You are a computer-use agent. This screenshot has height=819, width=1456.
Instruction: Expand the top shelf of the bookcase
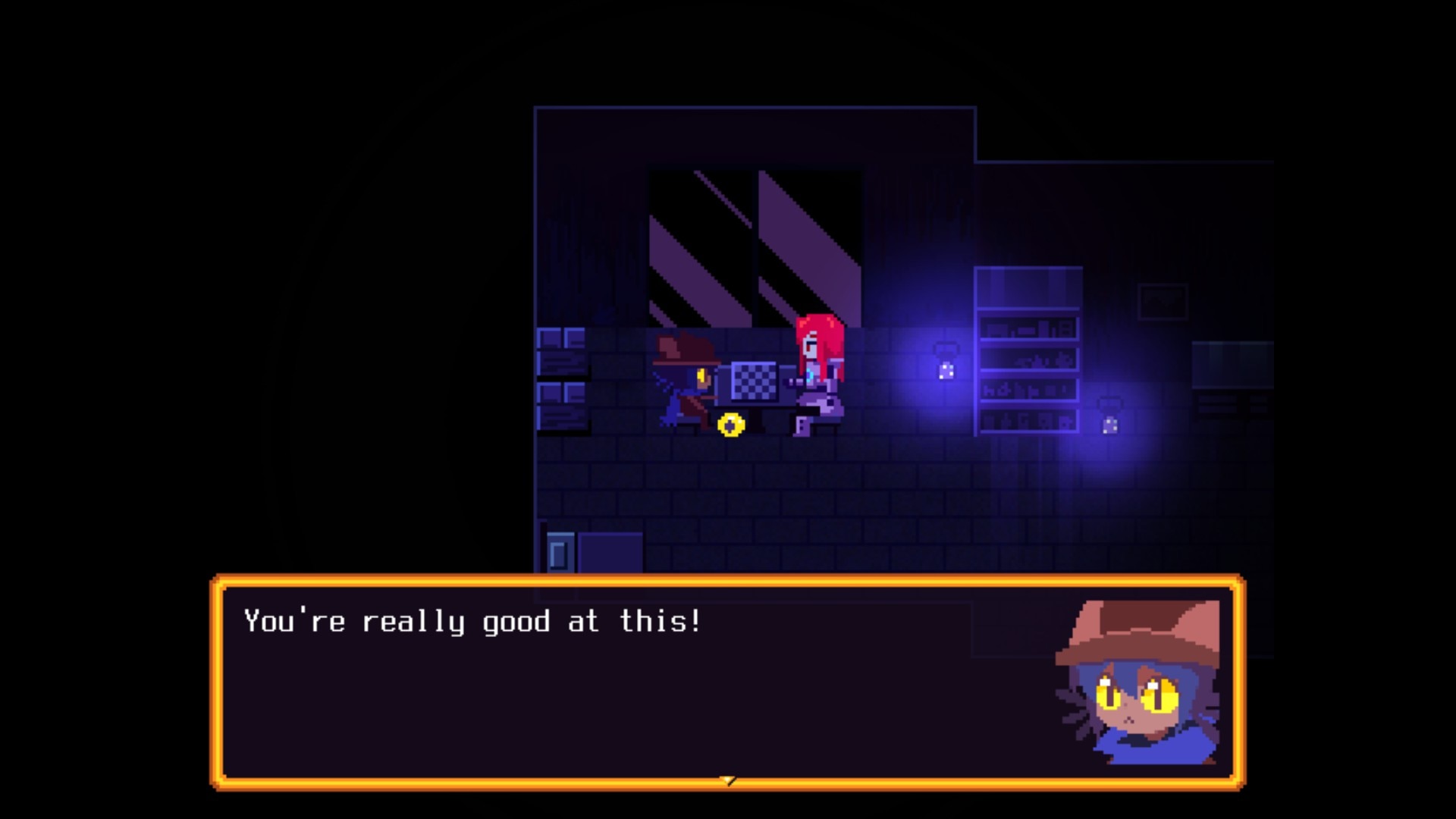pyautogui.click(x=1028, y=288)
